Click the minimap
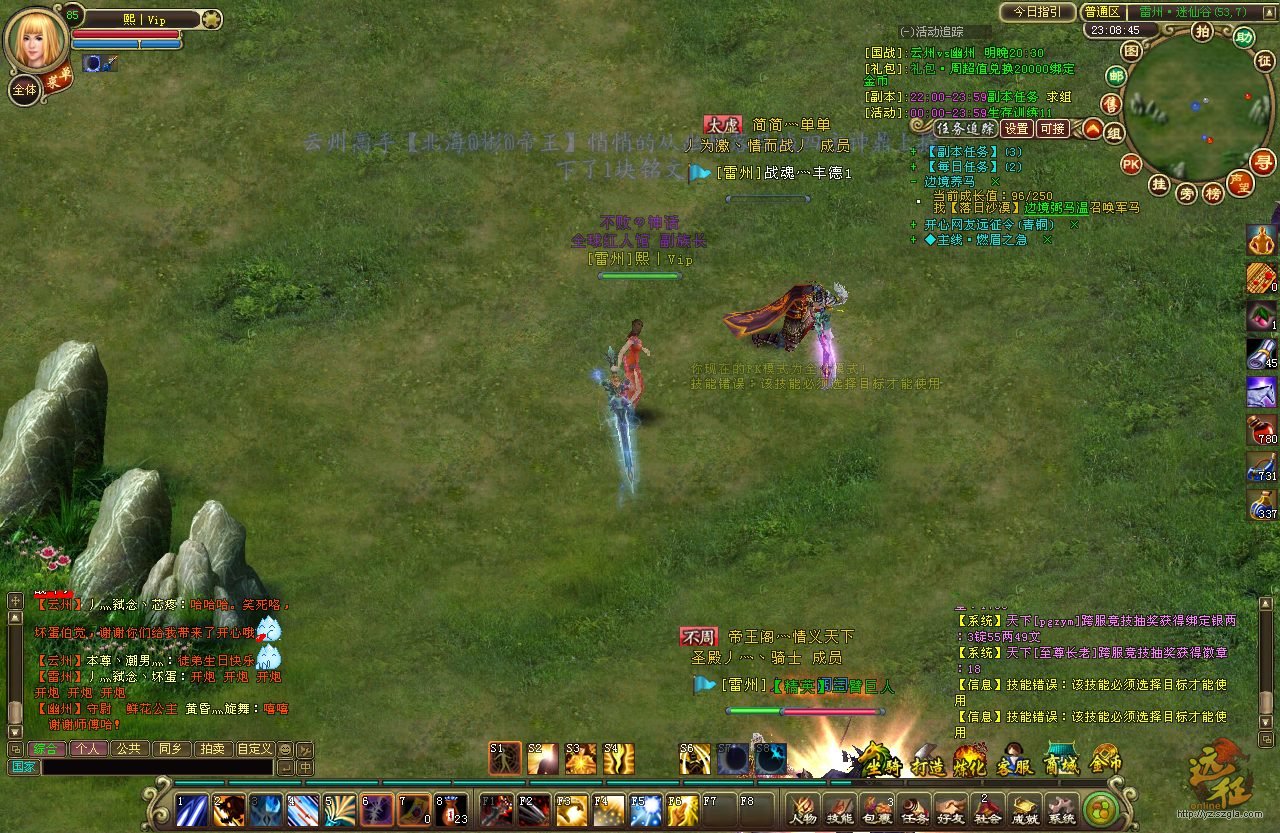1280x833 pixels. coord(1197,107)
